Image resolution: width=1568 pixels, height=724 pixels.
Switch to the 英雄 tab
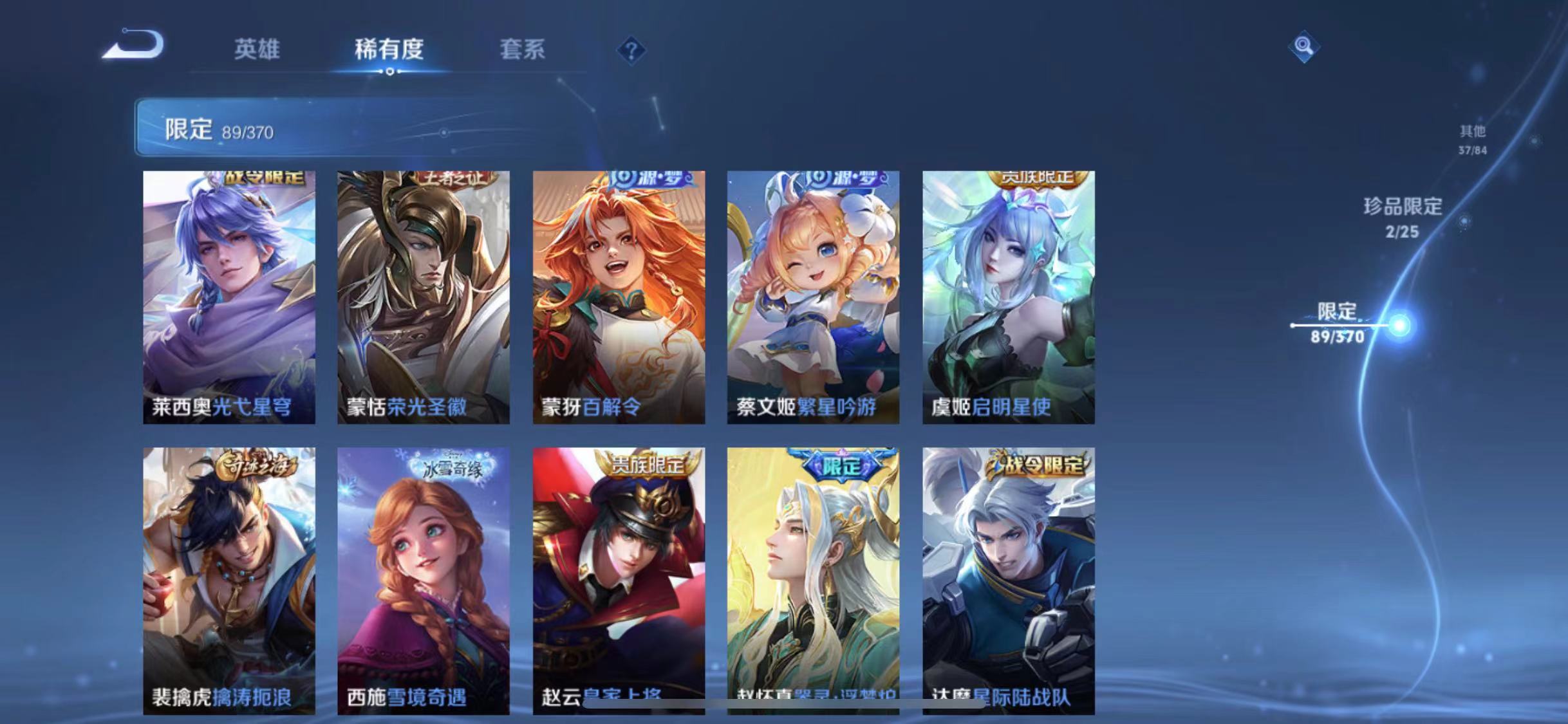pyautogui.click(x=257, y=50)
